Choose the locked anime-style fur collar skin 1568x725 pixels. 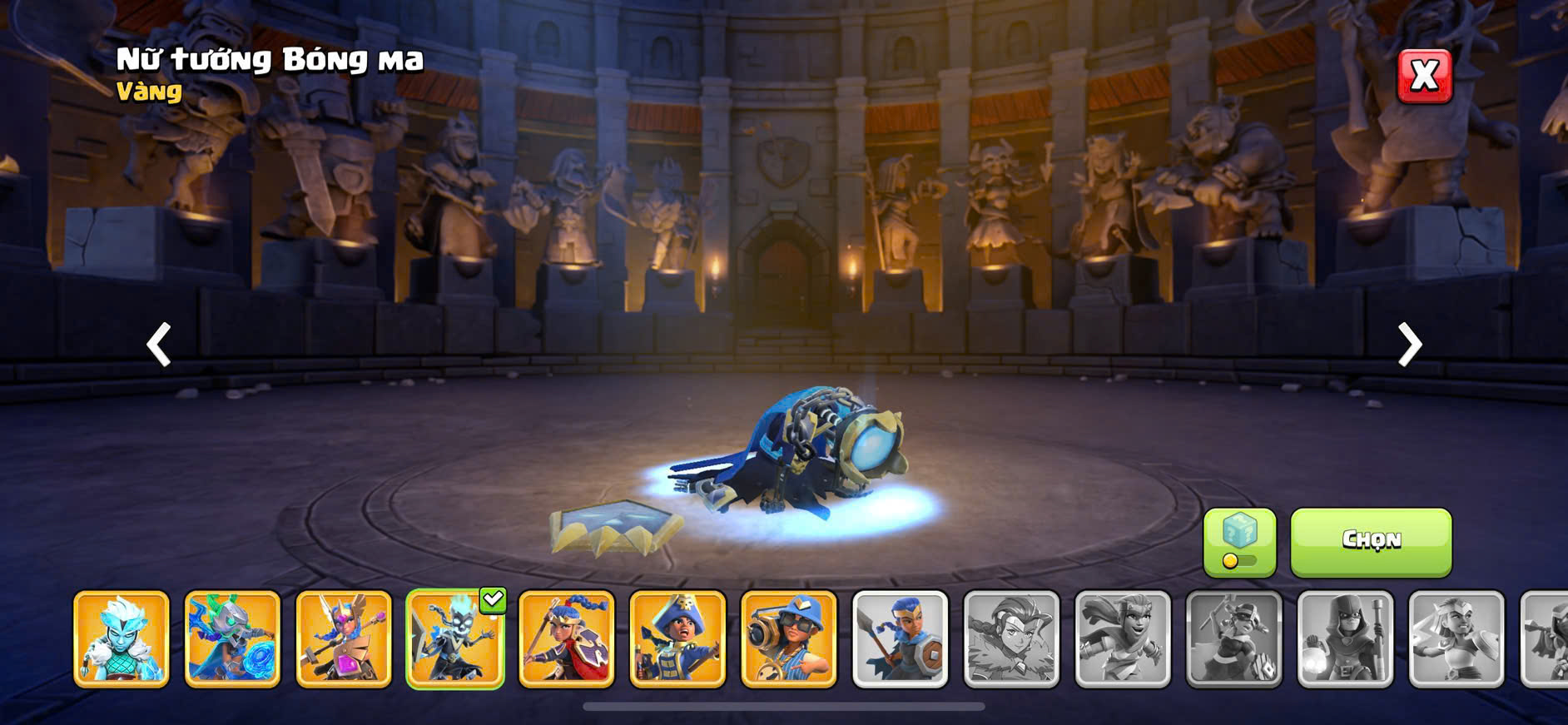(1011, 639)
